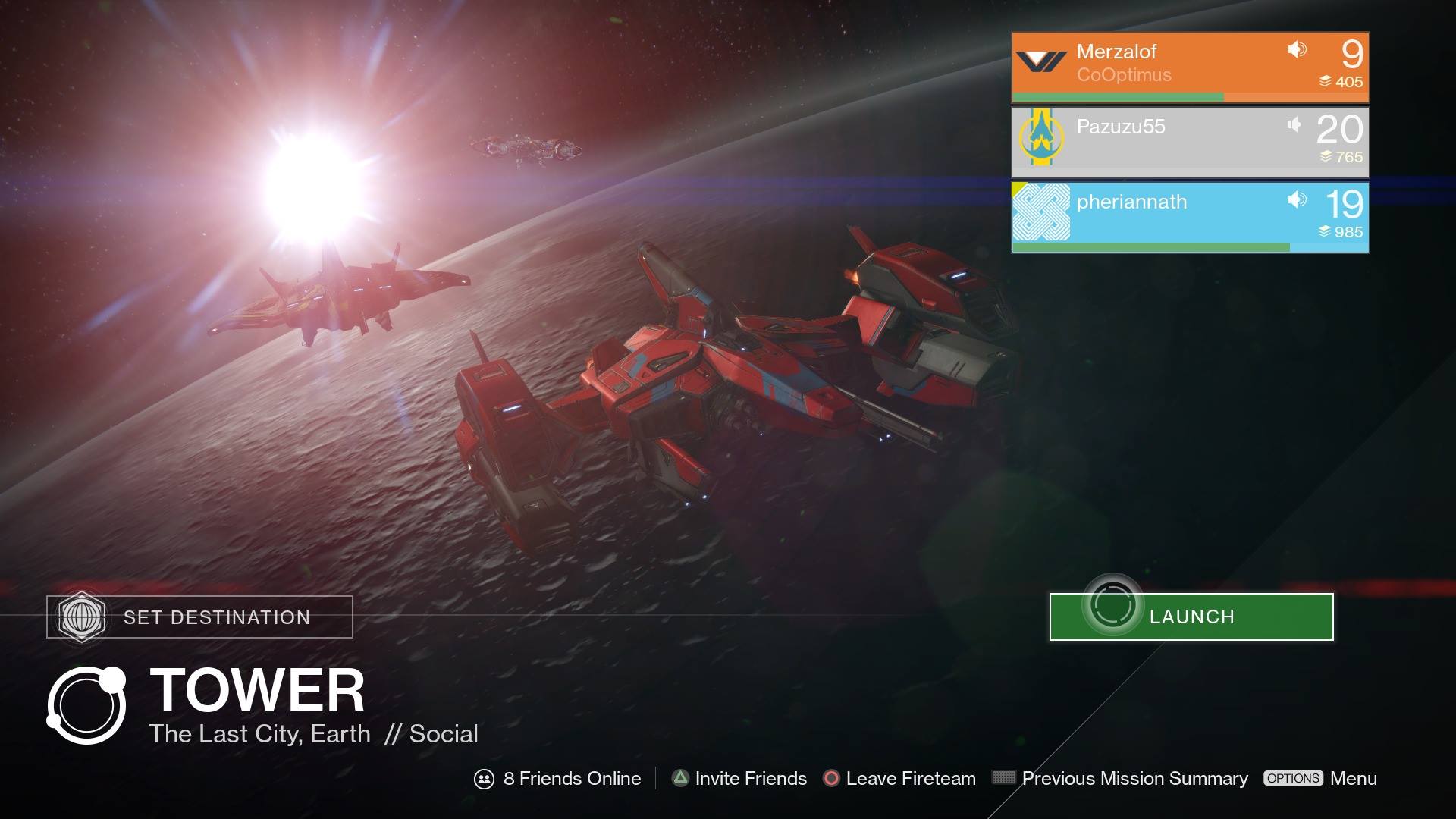Open the Set Destination selector
The width and height of the screenshot is (1456, 819).
pos(200,617)
